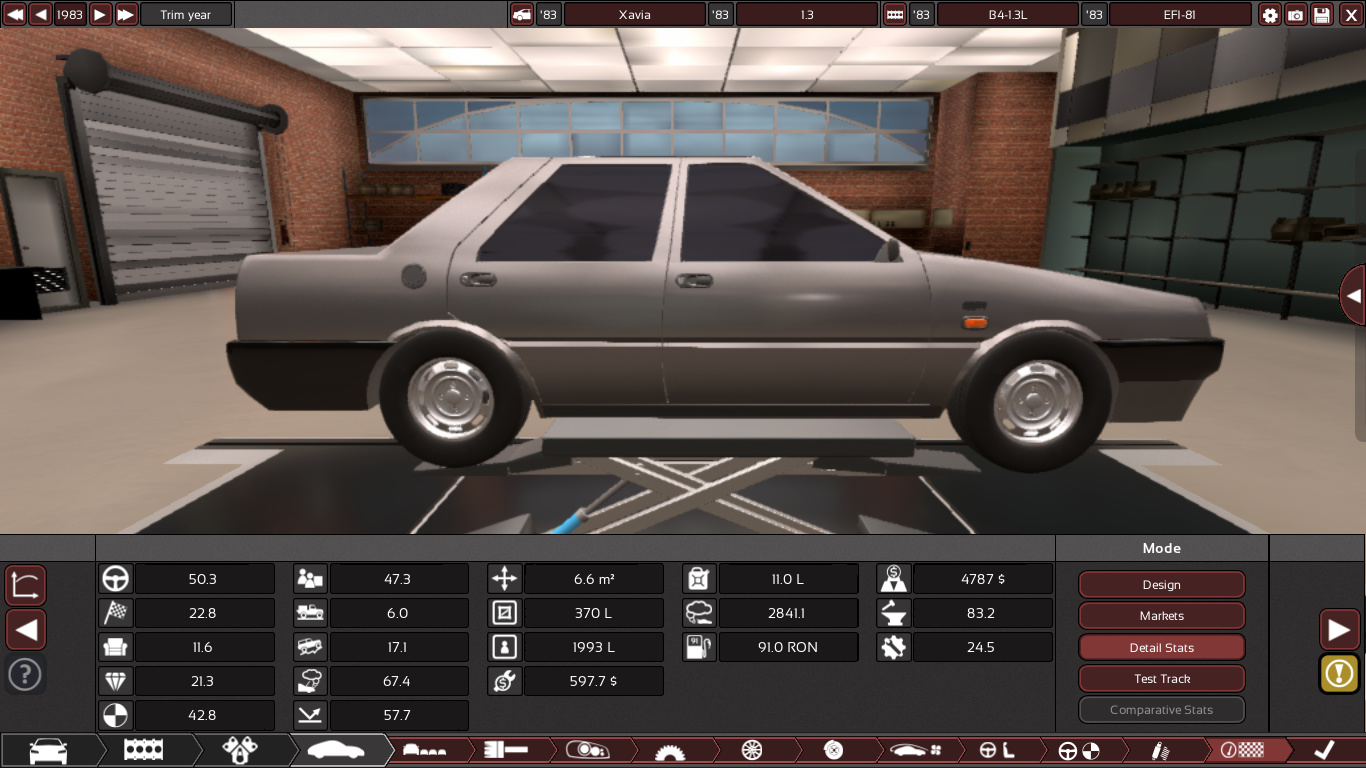This screenshot has height=768, width=1366.
Task: Select the B4-1.3L engine family field
Action: click(x=1008, y=15)
